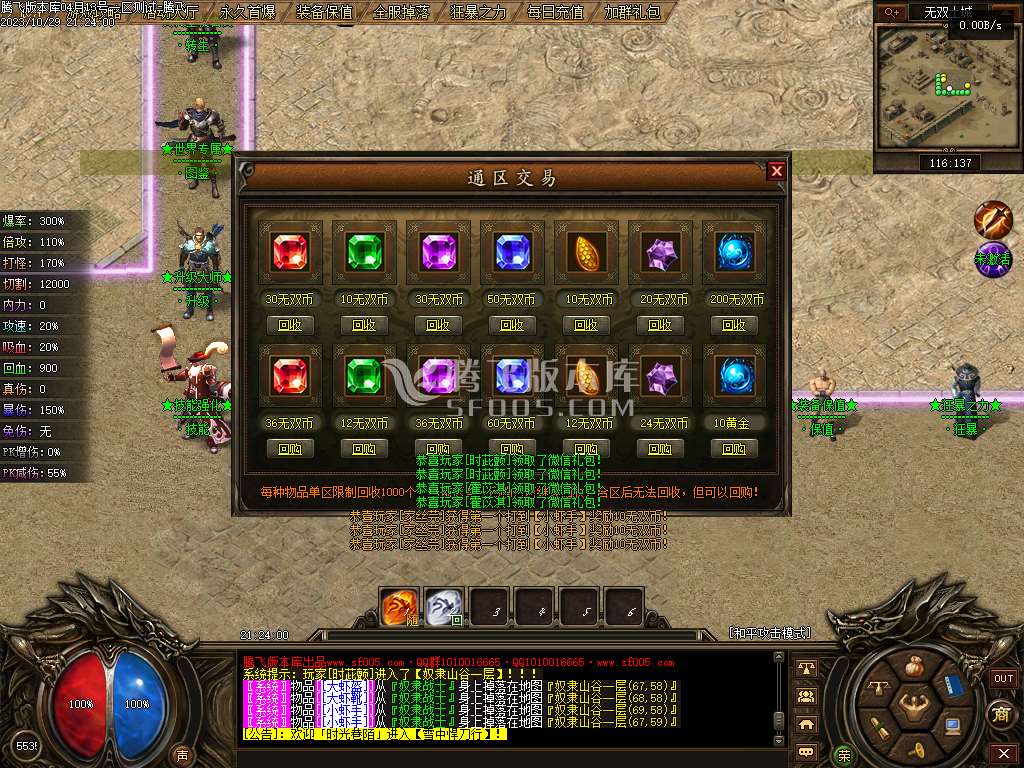Close the 通区交易 trade window
The width and height of the screenshot is (1024, 768).
click(776, 171)
